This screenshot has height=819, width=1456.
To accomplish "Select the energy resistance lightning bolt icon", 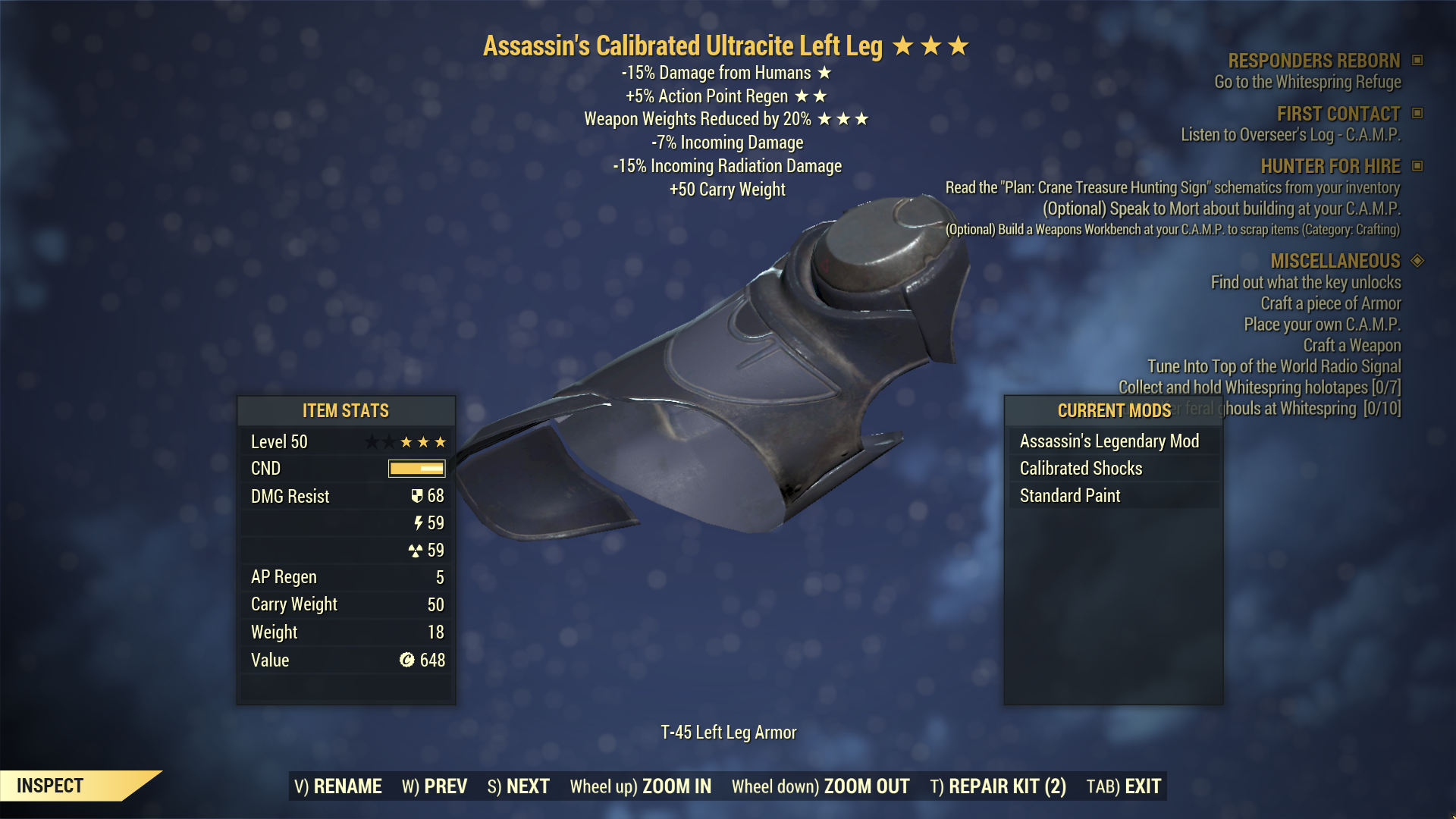I will pos(419,523).
